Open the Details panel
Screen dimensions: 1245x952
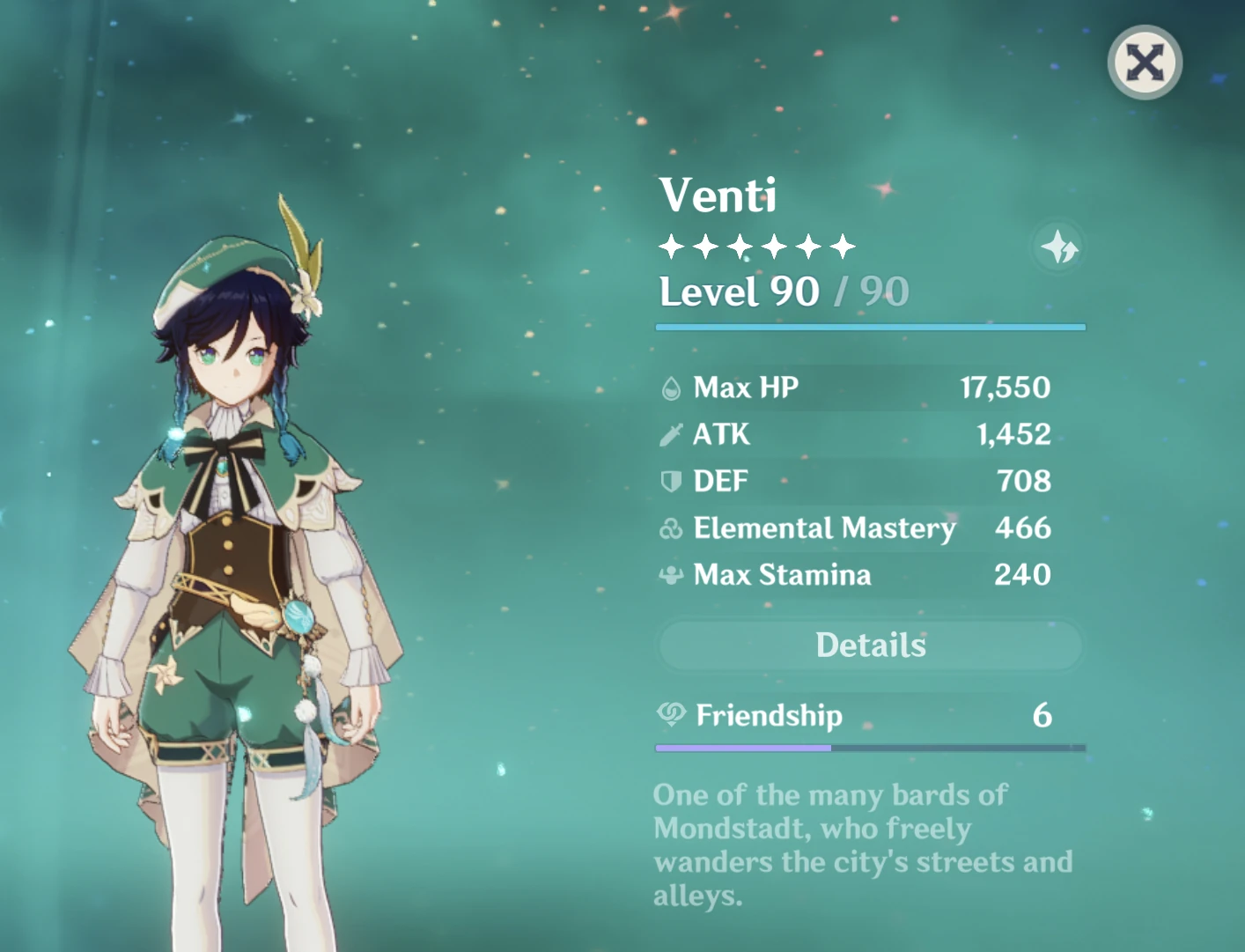coord(870,645)
